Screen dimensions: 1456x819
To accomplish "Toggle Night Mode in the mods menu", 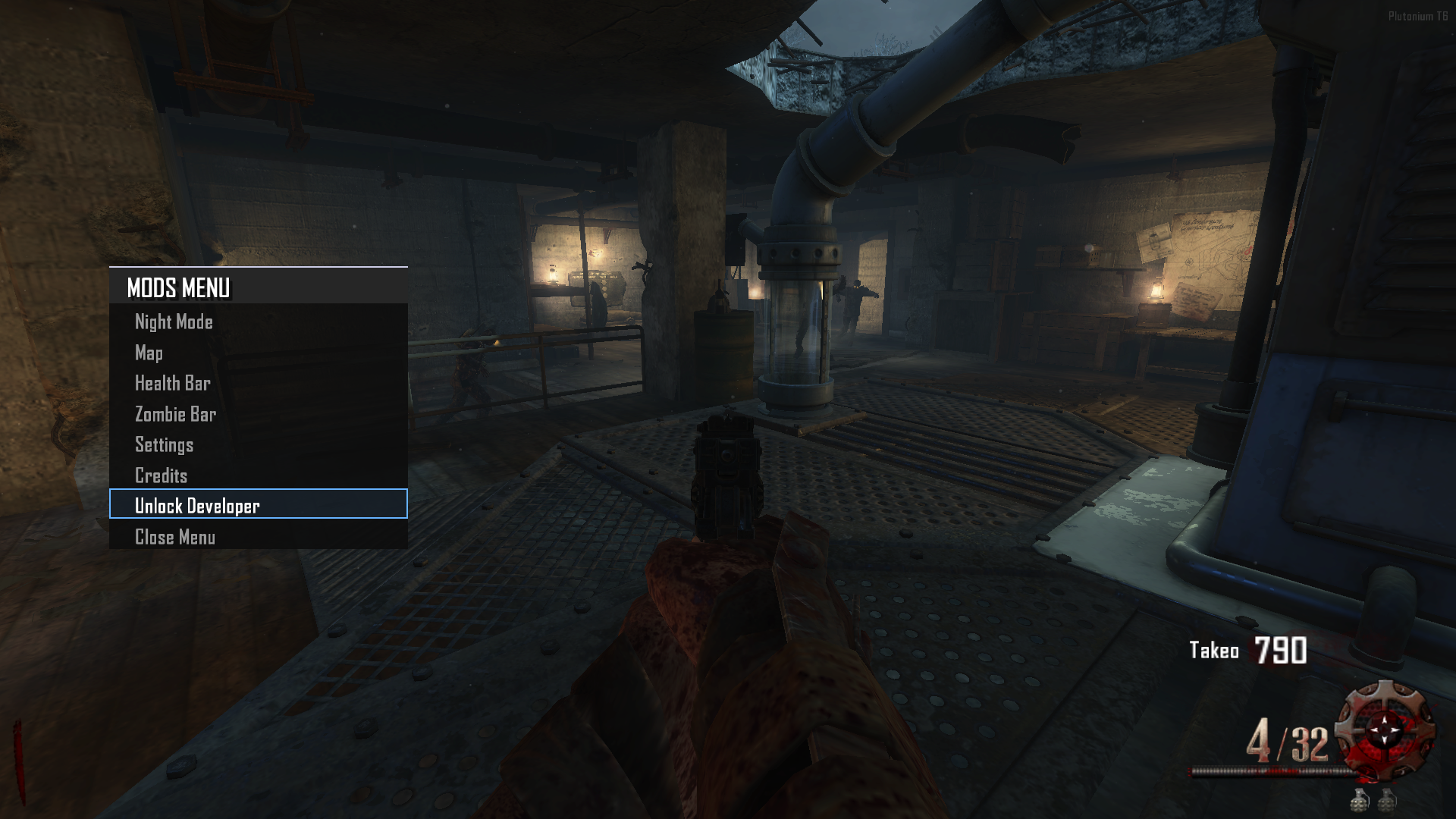I will [x=174, y=322].
